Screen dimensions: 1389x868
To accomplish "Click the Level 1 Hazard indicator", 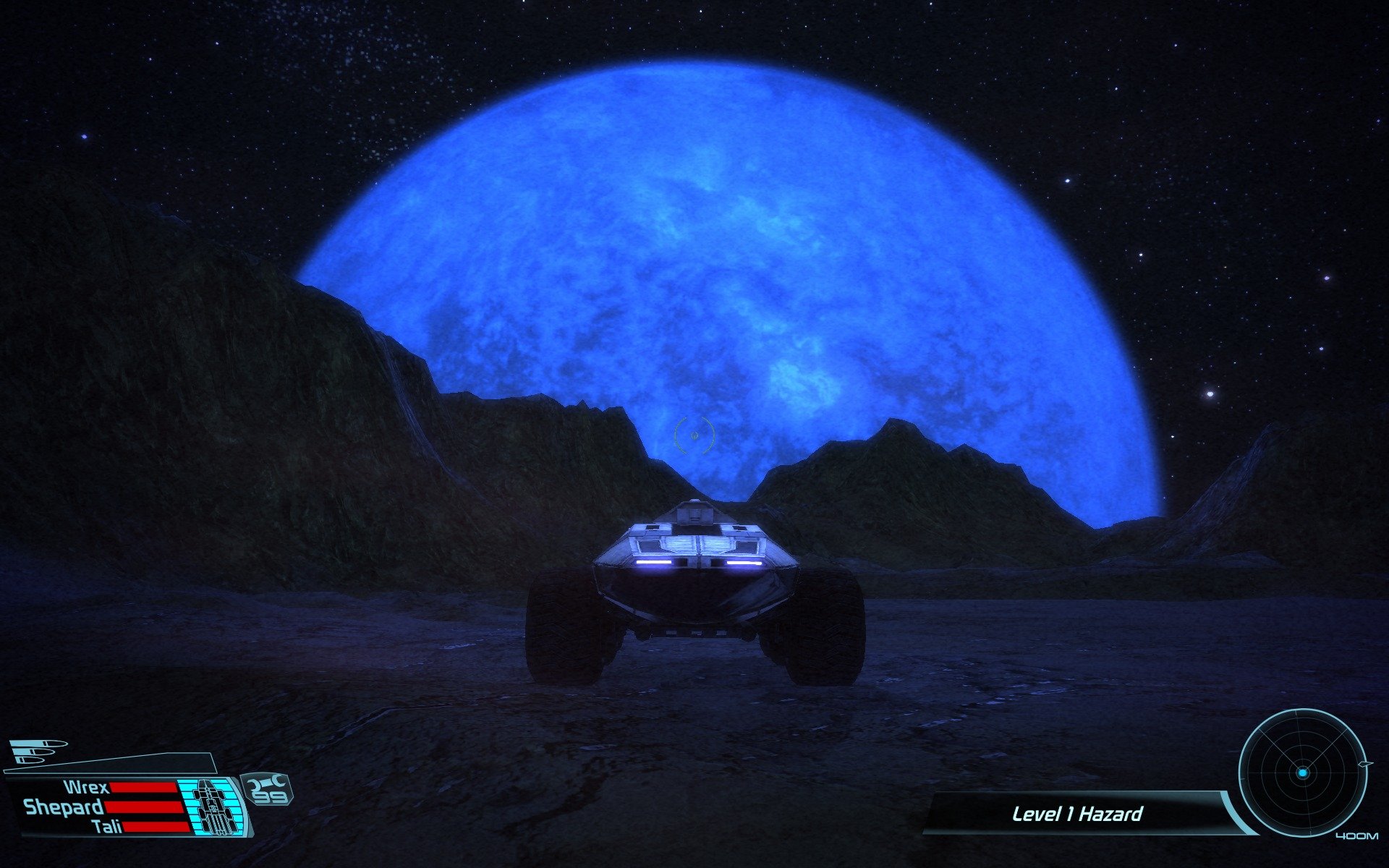I will tap(1076, 814).
